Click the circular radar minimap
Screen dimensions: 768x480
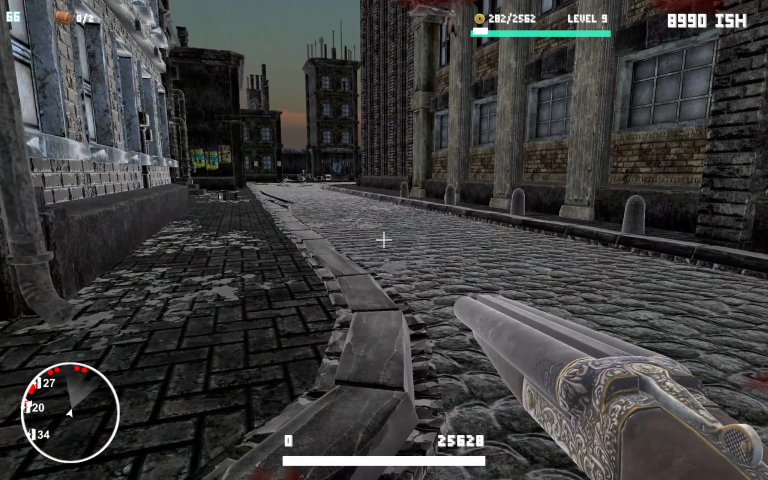point(70,412)
